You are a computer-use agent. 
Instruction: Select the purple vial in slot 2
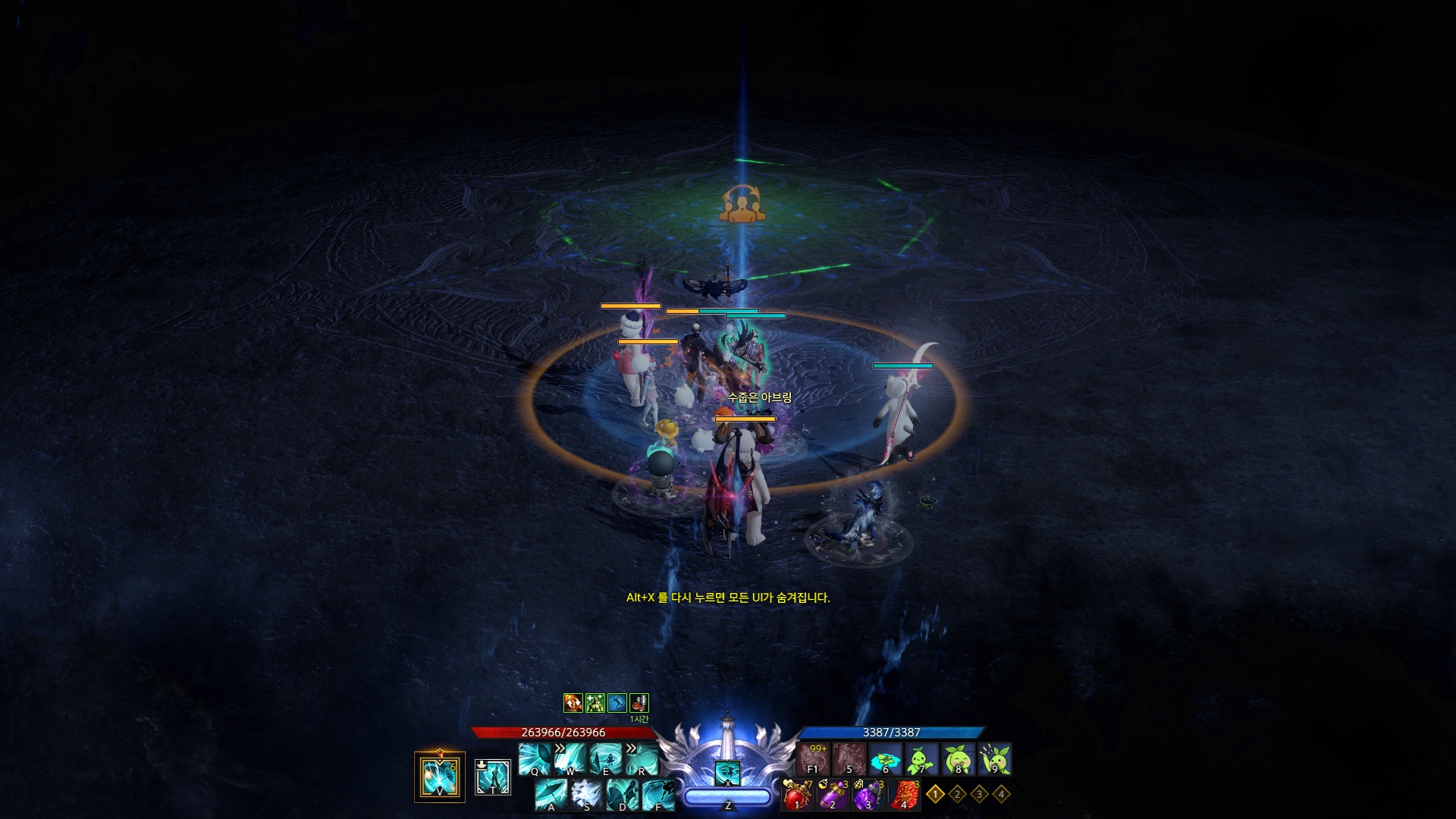(x=833, y=795)
